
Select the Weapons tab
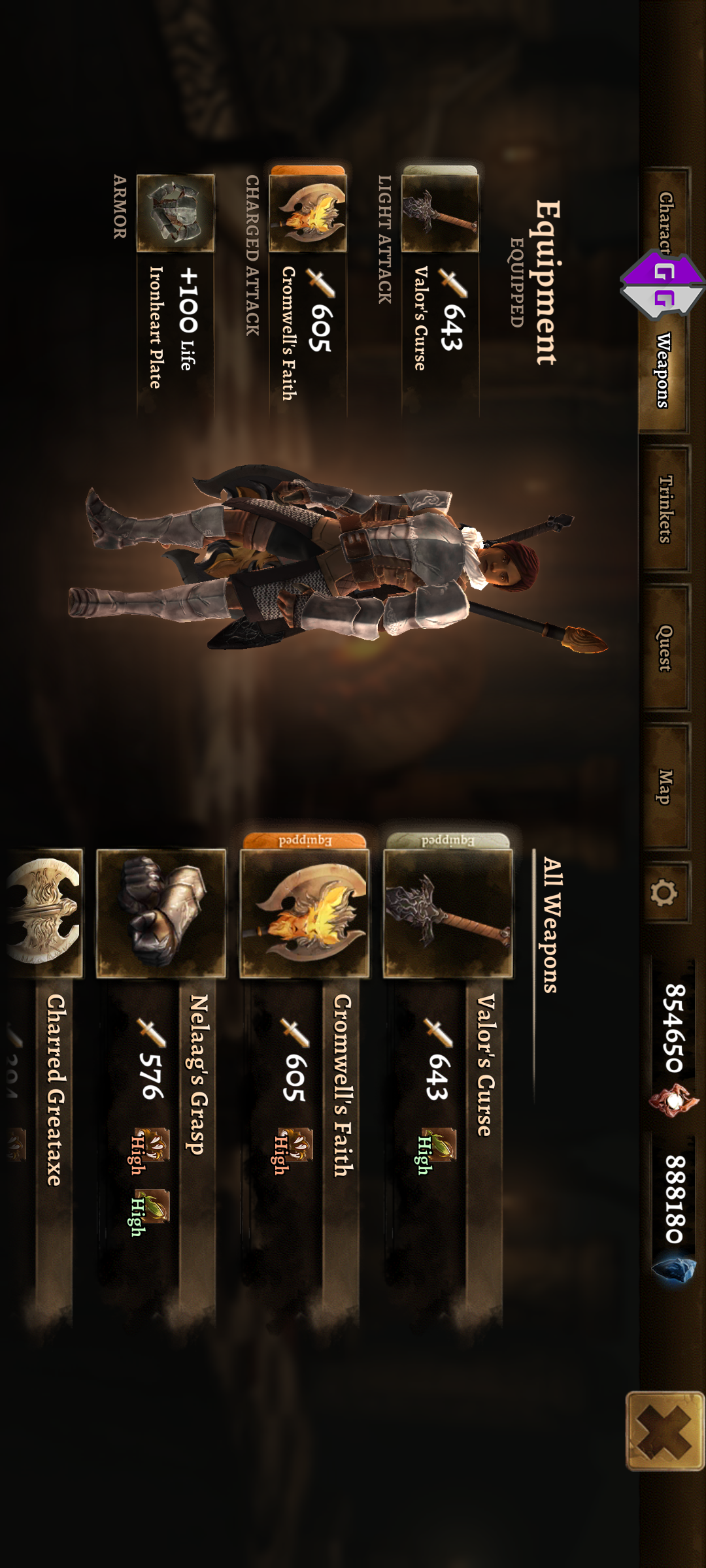(x=664, y=370)
